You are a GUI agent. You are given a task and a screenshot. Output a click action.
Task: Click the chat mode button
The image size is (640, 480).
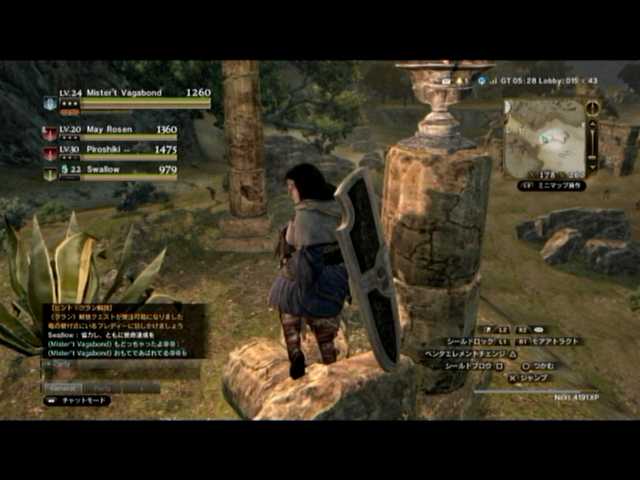pos(77,400)
